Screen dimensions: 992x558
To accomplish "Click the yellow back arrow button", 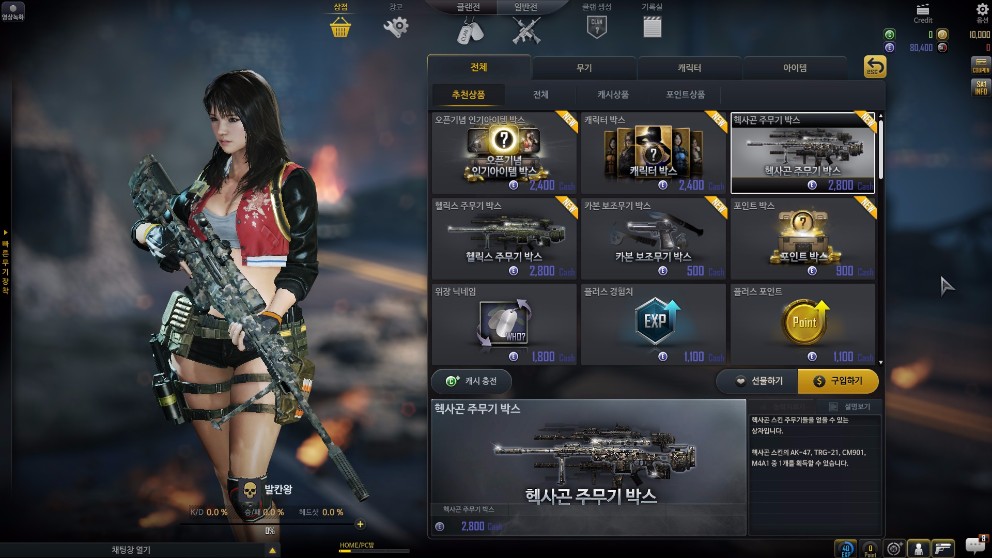I will click(x=875, y=67).
